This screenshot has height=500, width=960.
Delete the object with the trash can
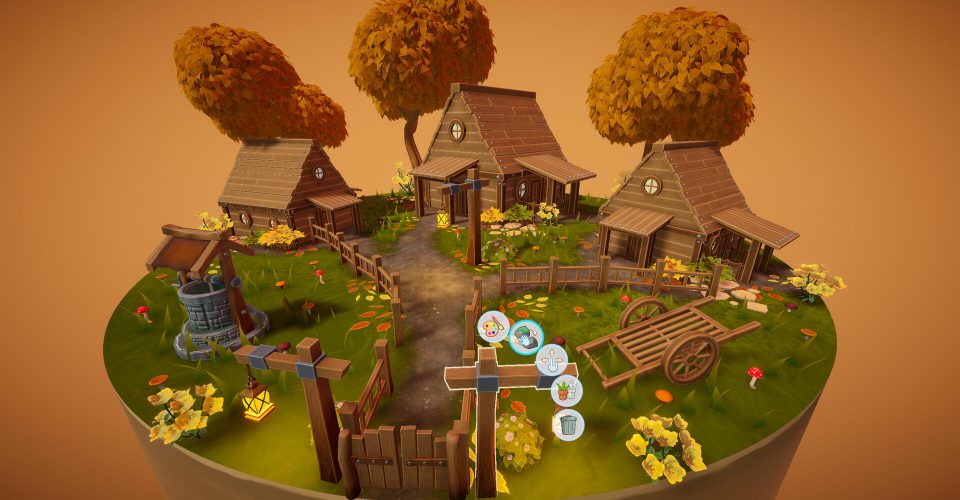click(567, 424)
